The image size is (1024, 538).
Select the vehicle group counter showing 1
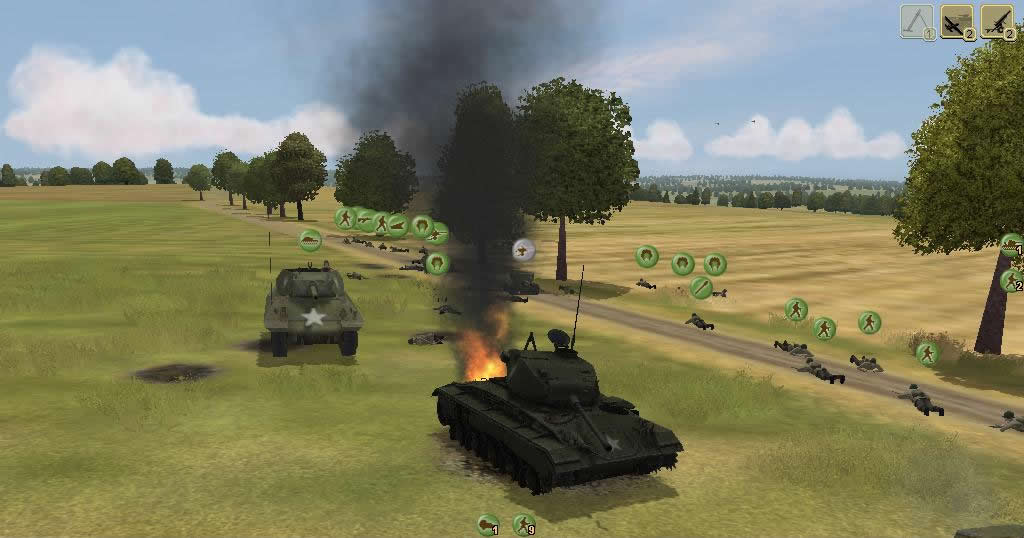pyautogui.click(x=487, y=523)
